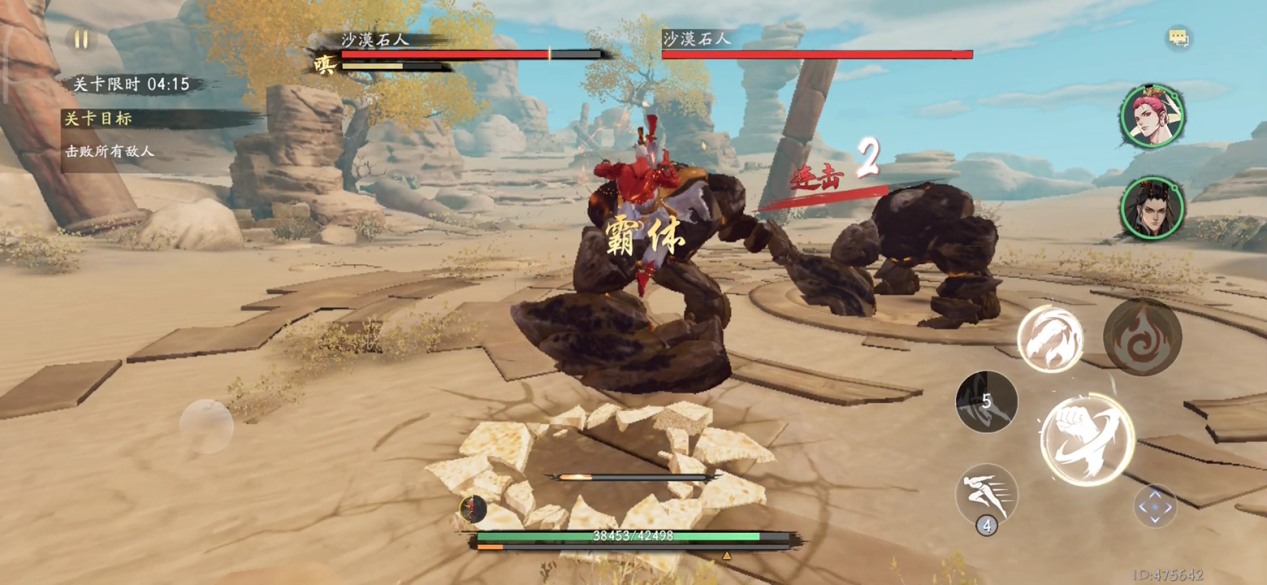Use the running dash skill
The image size is (1267, 585).
pyautogui.click(x=986, y=494)
